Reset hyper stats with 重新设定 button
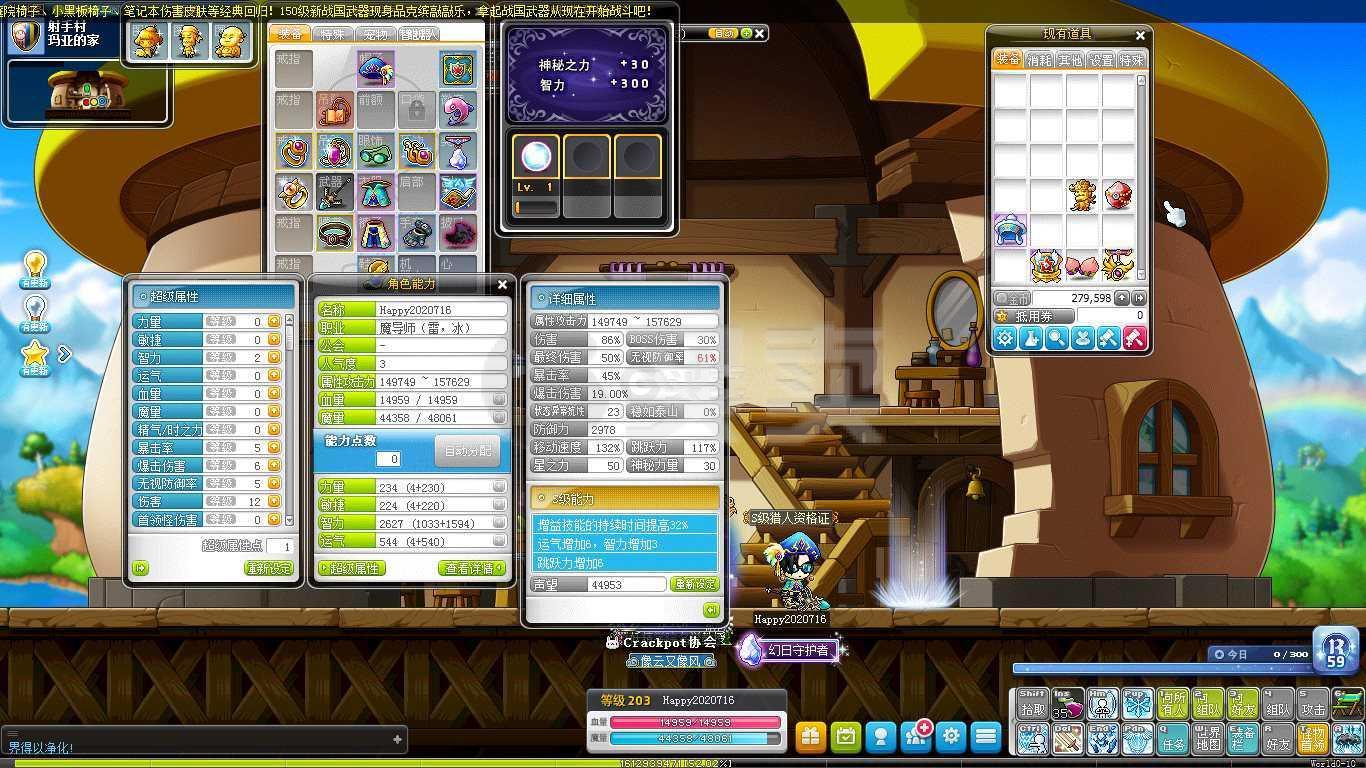This screenshot has height=768, width=1366. 270,568
